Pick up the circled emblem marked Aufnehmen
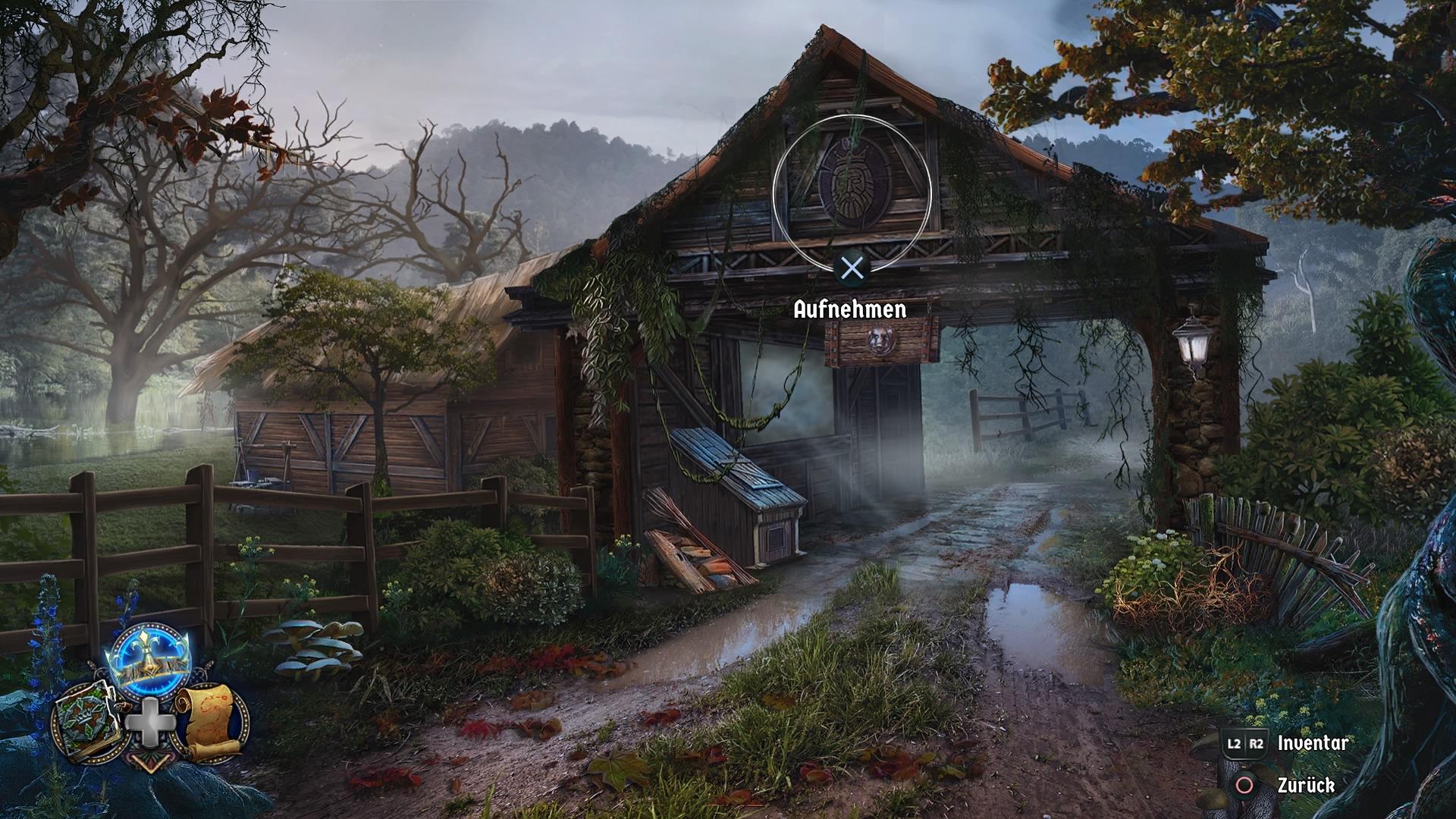This screenshot has height=819, width=1456. coord(852,184)
